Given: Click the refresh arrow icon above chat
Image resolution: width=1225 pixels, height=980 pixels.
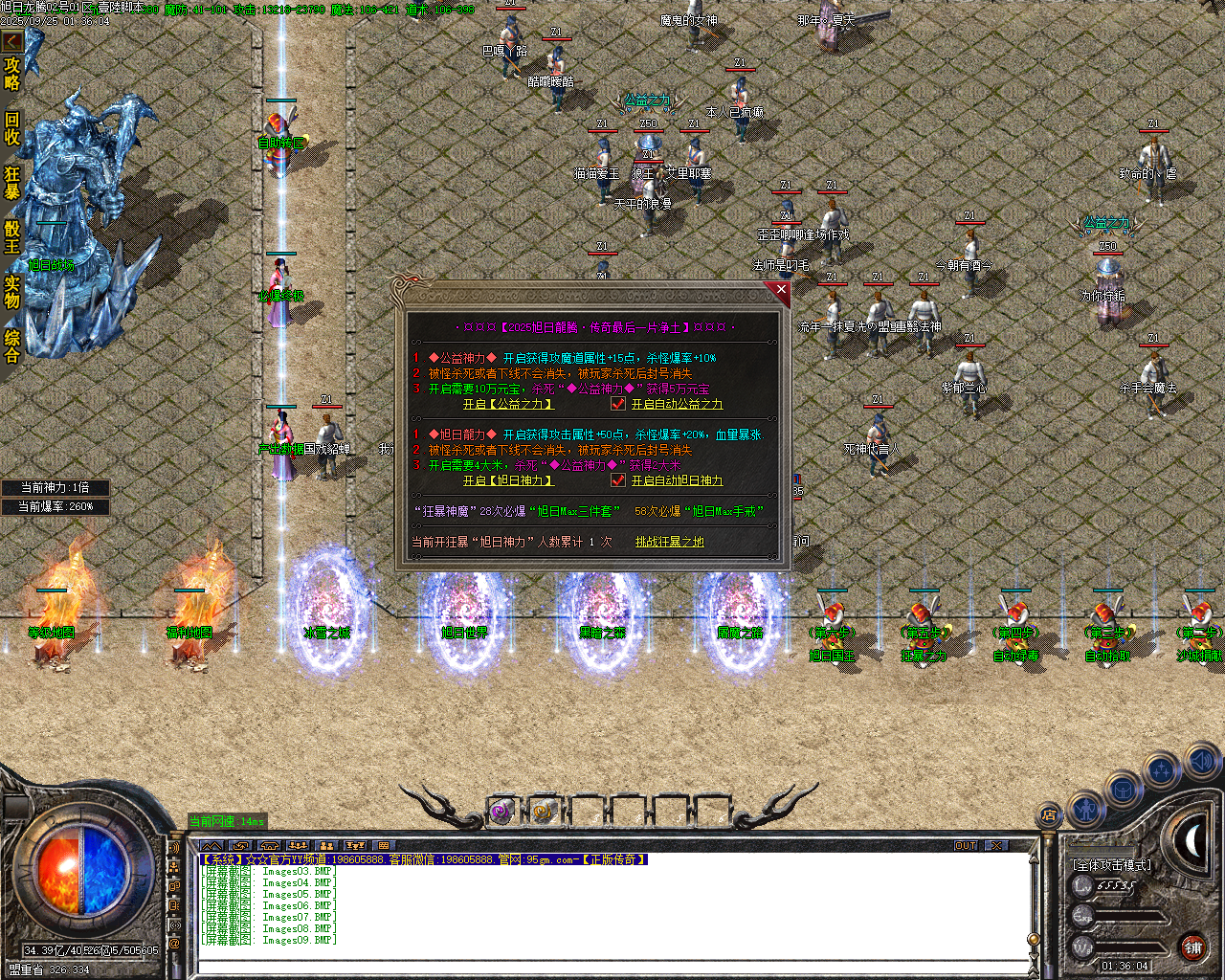Looking at the screenshot, I should tap(241, 846).
